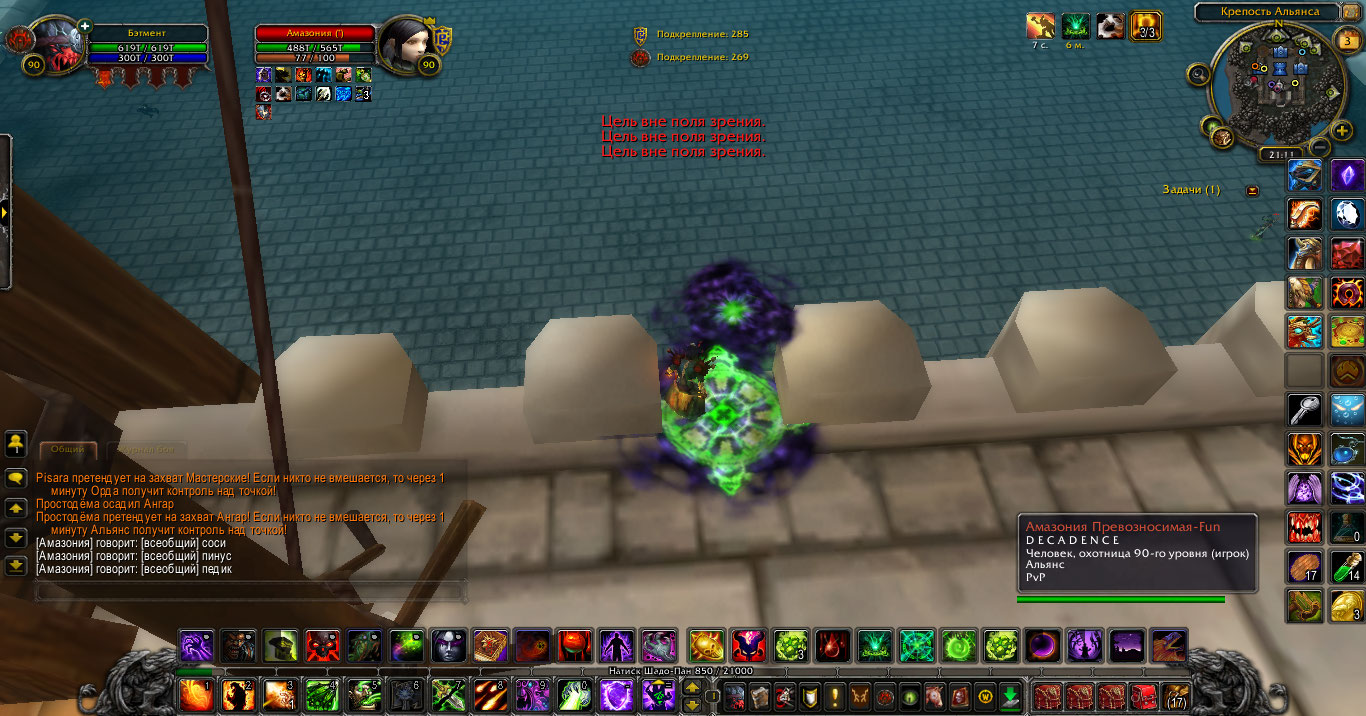Screen dimensions: 1366x716
Task: Open the backpack bag with 17 free slots
Action: (x=1176, y=696)
